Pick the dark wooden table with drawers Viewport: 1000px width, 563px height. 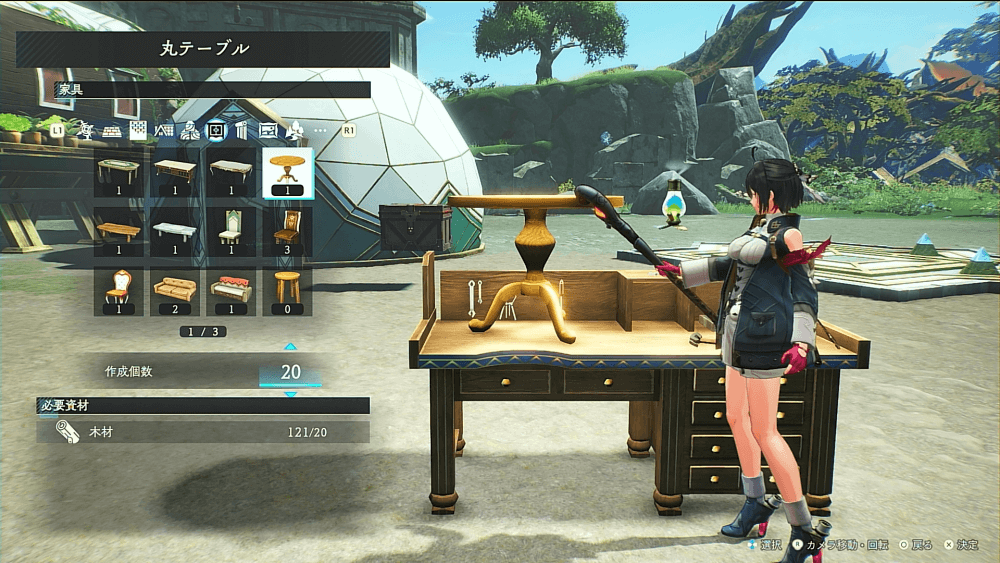[x=175, y=173]
